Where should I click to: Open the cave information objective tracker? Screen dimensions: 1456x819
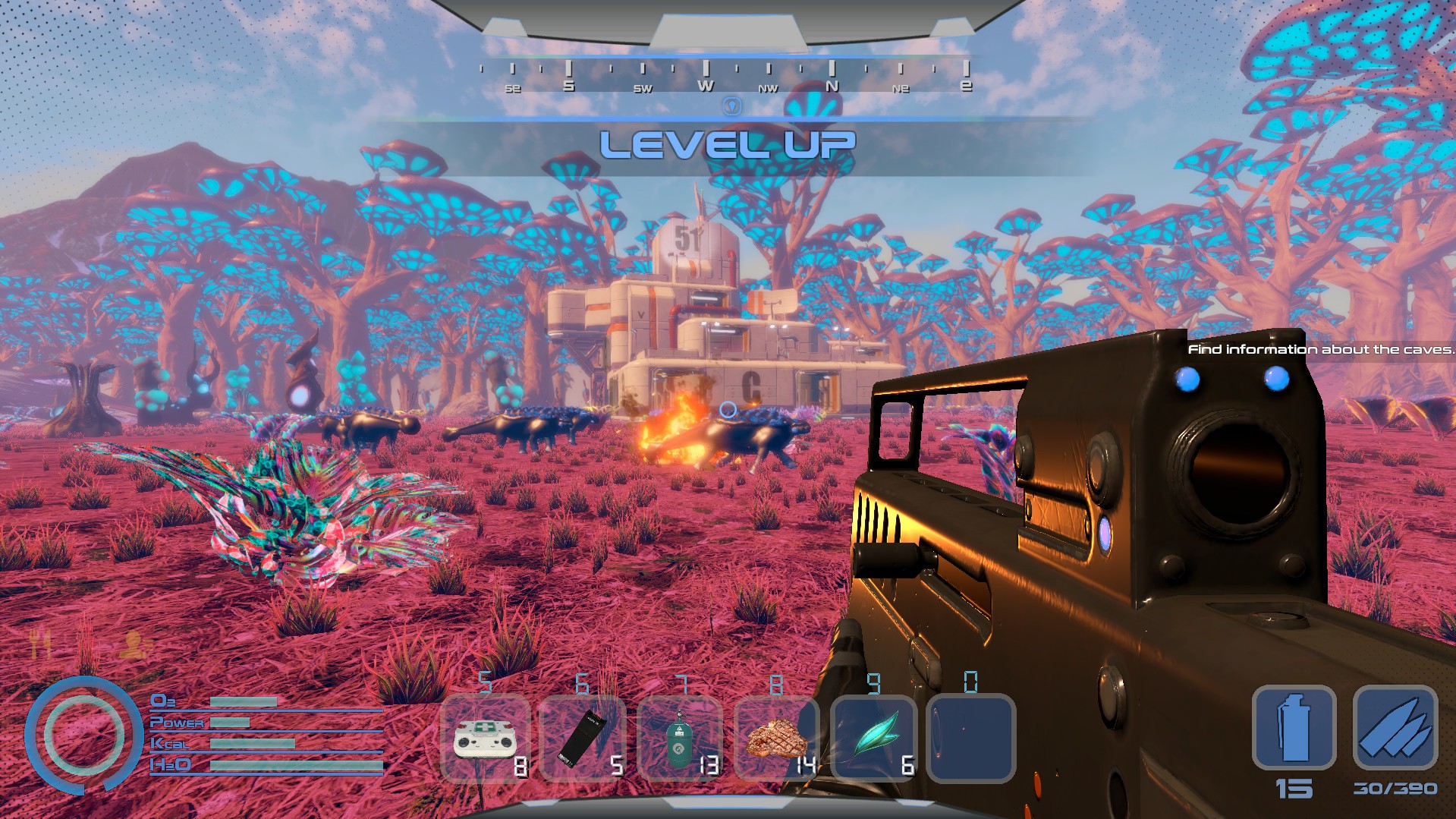coord(1319,349)
